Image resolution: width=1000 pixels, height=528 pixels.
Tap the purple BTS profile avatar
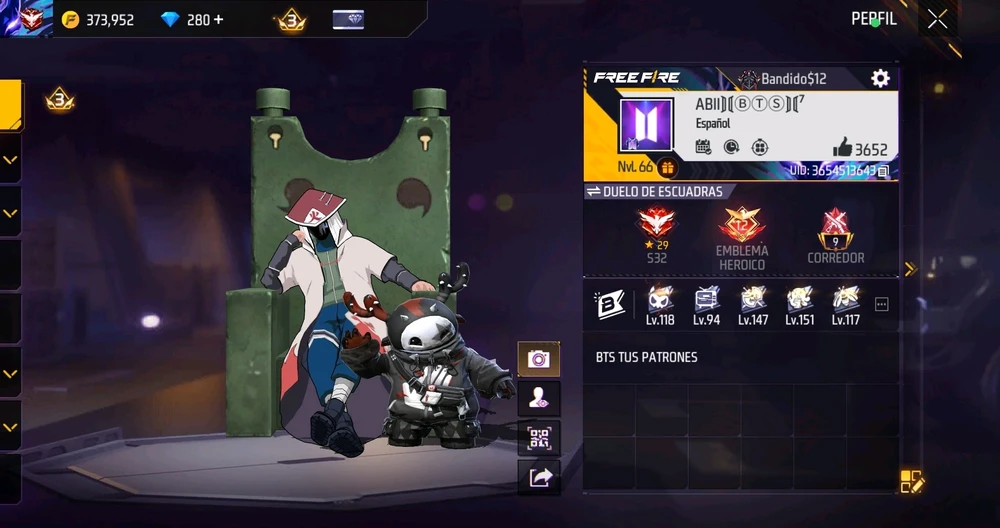pyautogui.click(x=646, y=125)
